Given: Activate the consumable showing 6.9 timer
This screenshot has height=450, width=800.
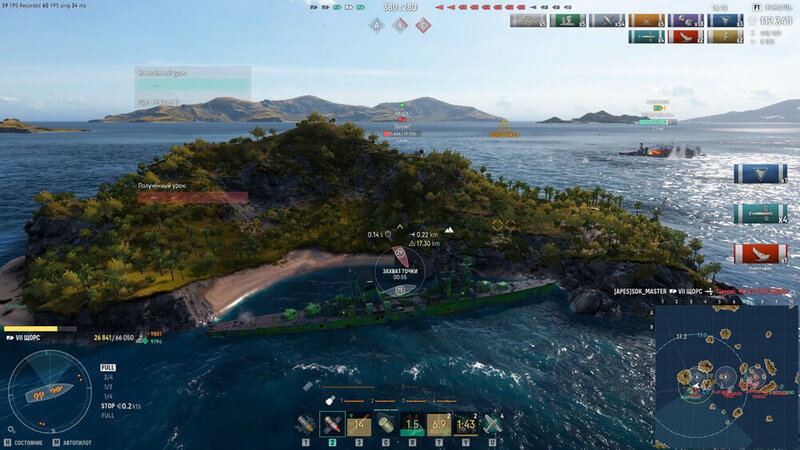Looking at the screenshot, I should click(439, 424).
